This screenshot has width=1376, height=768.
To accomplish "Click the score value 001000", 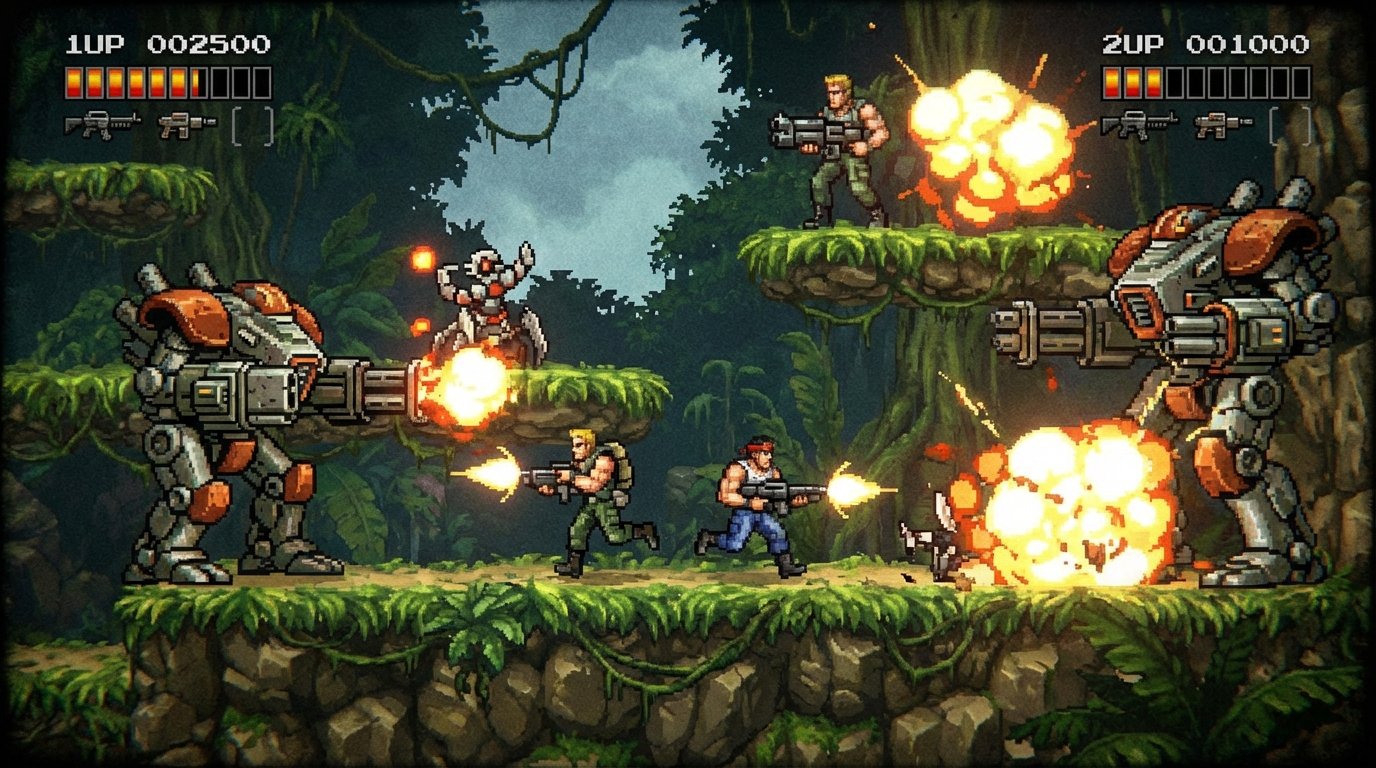I will [1248, 42].
